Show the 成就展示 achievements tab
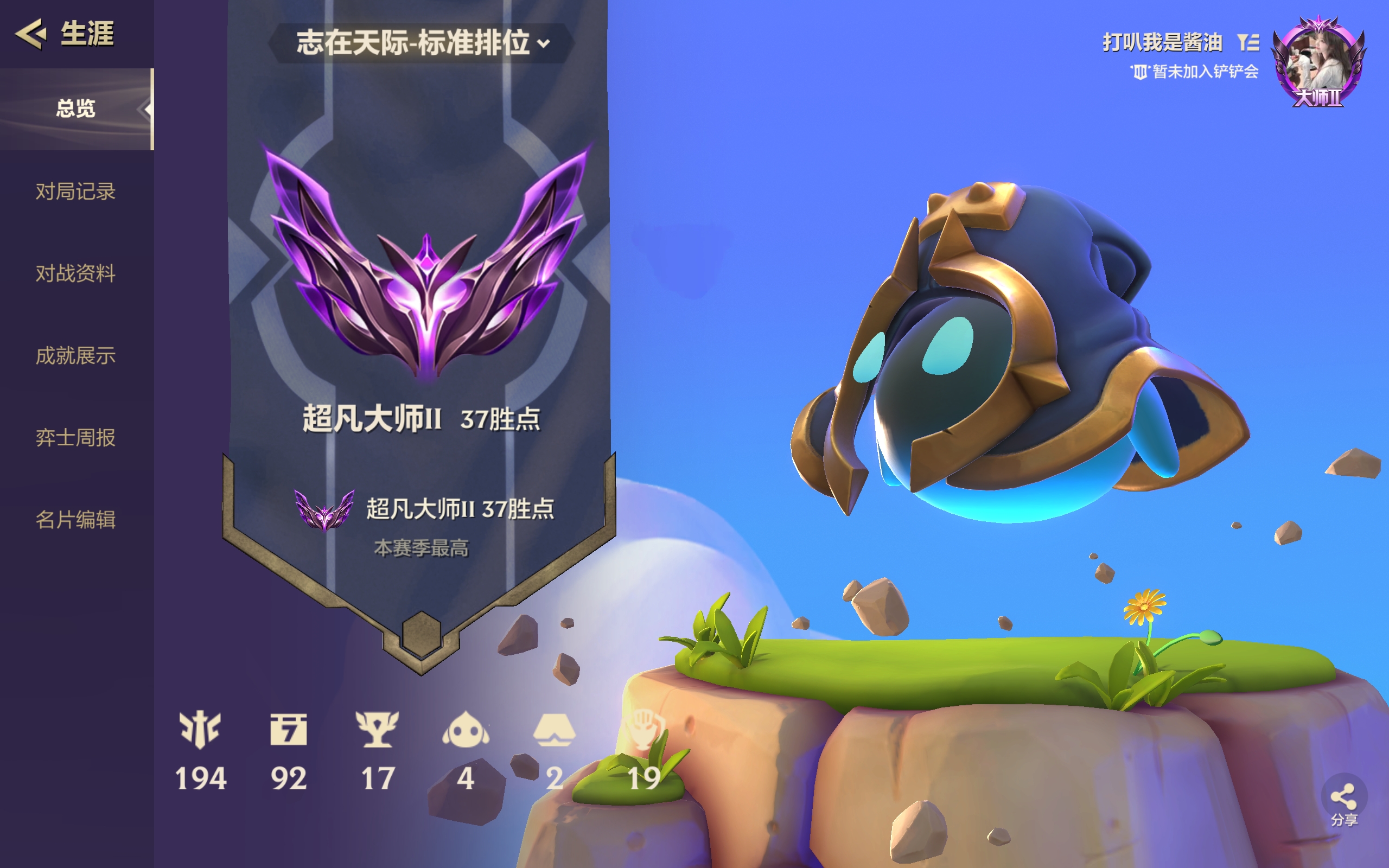Image resolution: width=1389 pixels, height=868 pixels. (x=76, y=355)
